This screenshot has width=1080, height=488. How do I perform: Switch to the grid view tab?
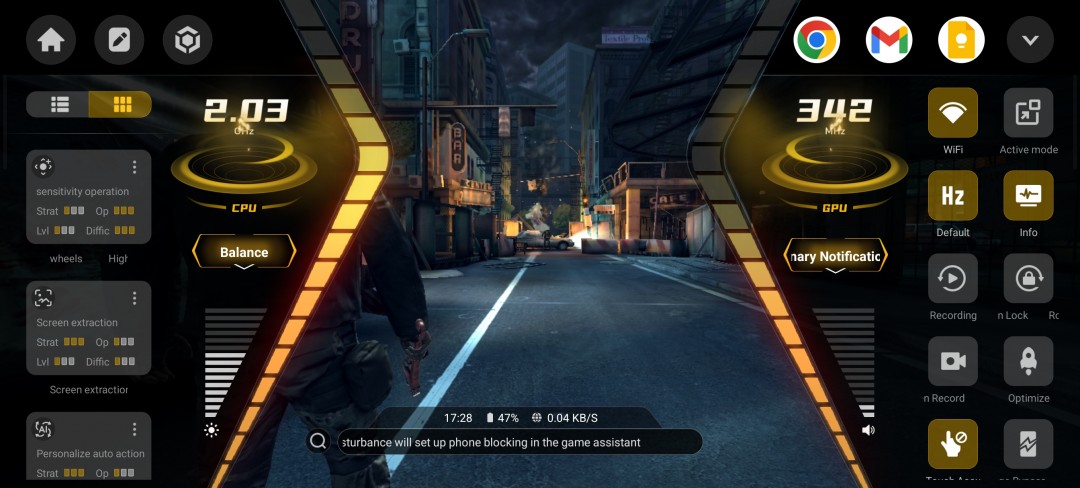coord(121,104)
